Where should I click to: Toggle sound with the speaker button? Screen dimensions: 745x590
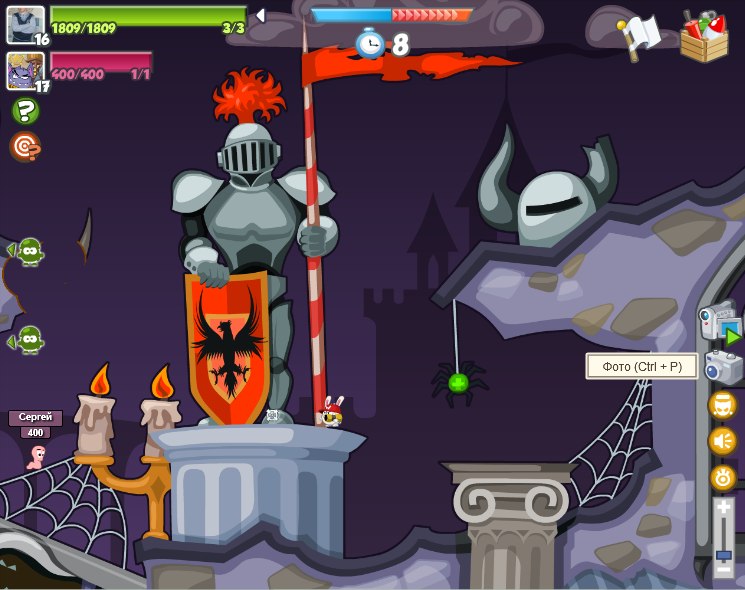pos(722,441)
